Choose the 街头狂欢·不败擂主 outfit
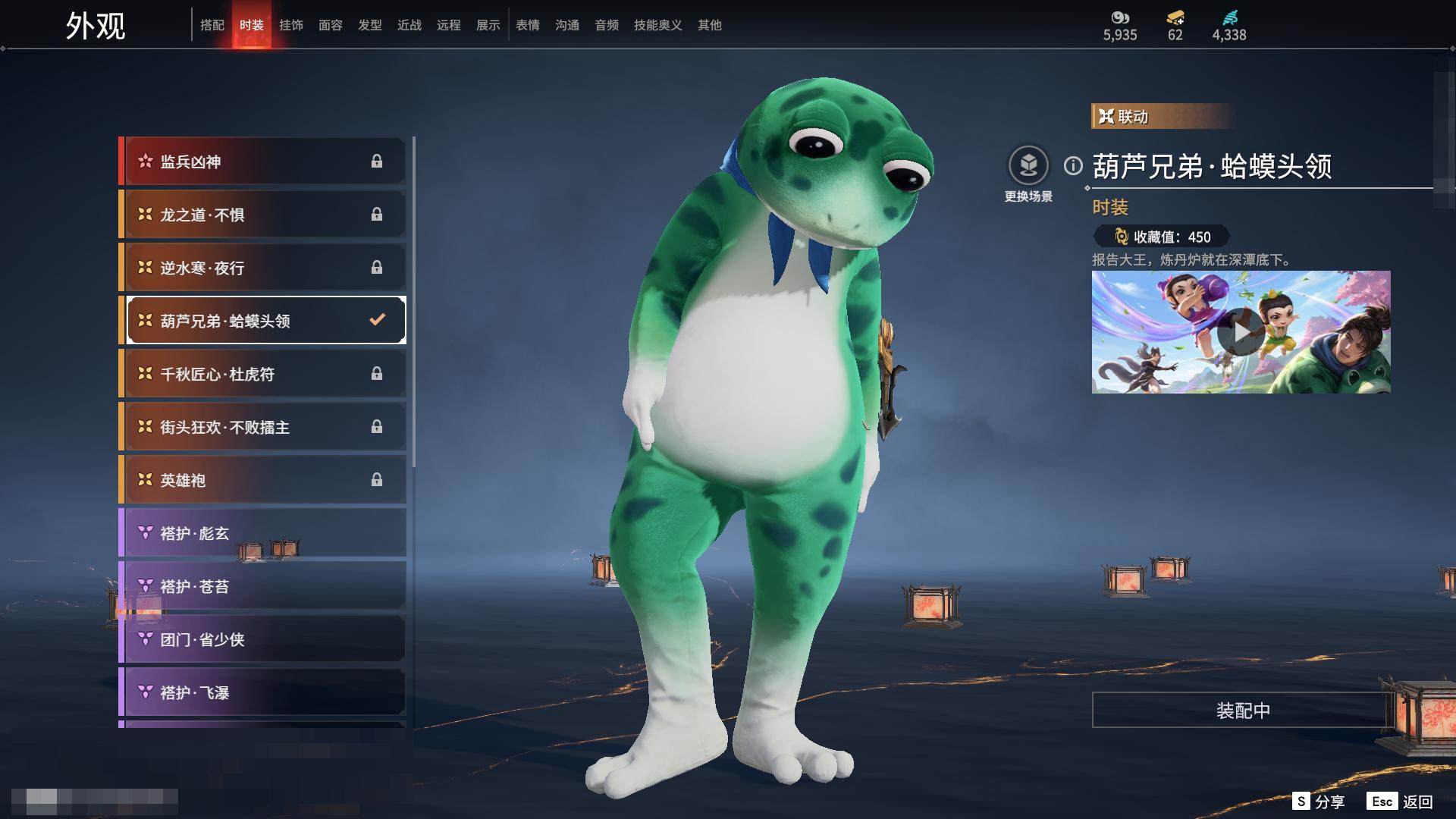1456x819 pixels. [x=262, y=427]
